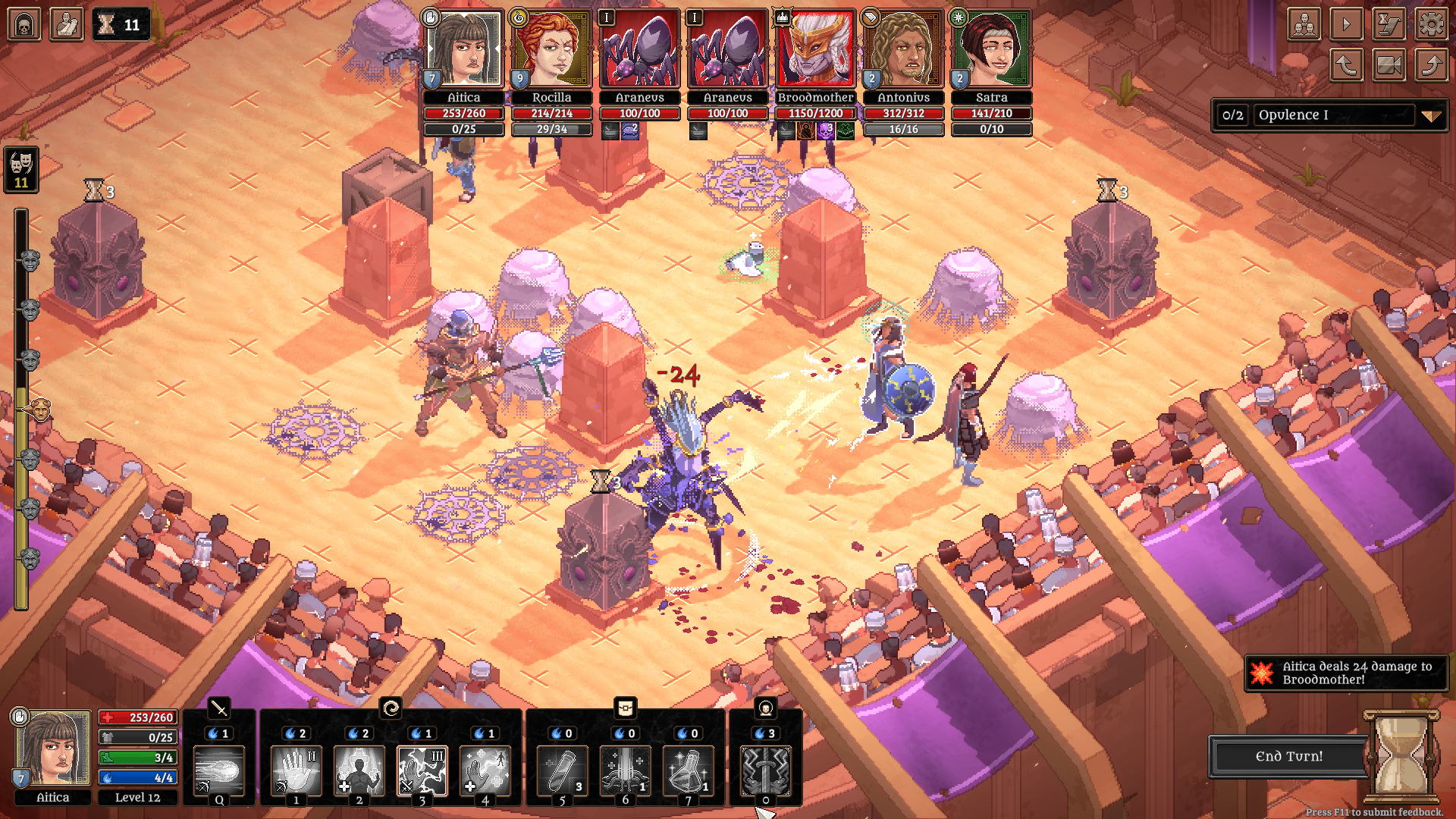Select Rocilla's turn order portrait

pos(551,50)
